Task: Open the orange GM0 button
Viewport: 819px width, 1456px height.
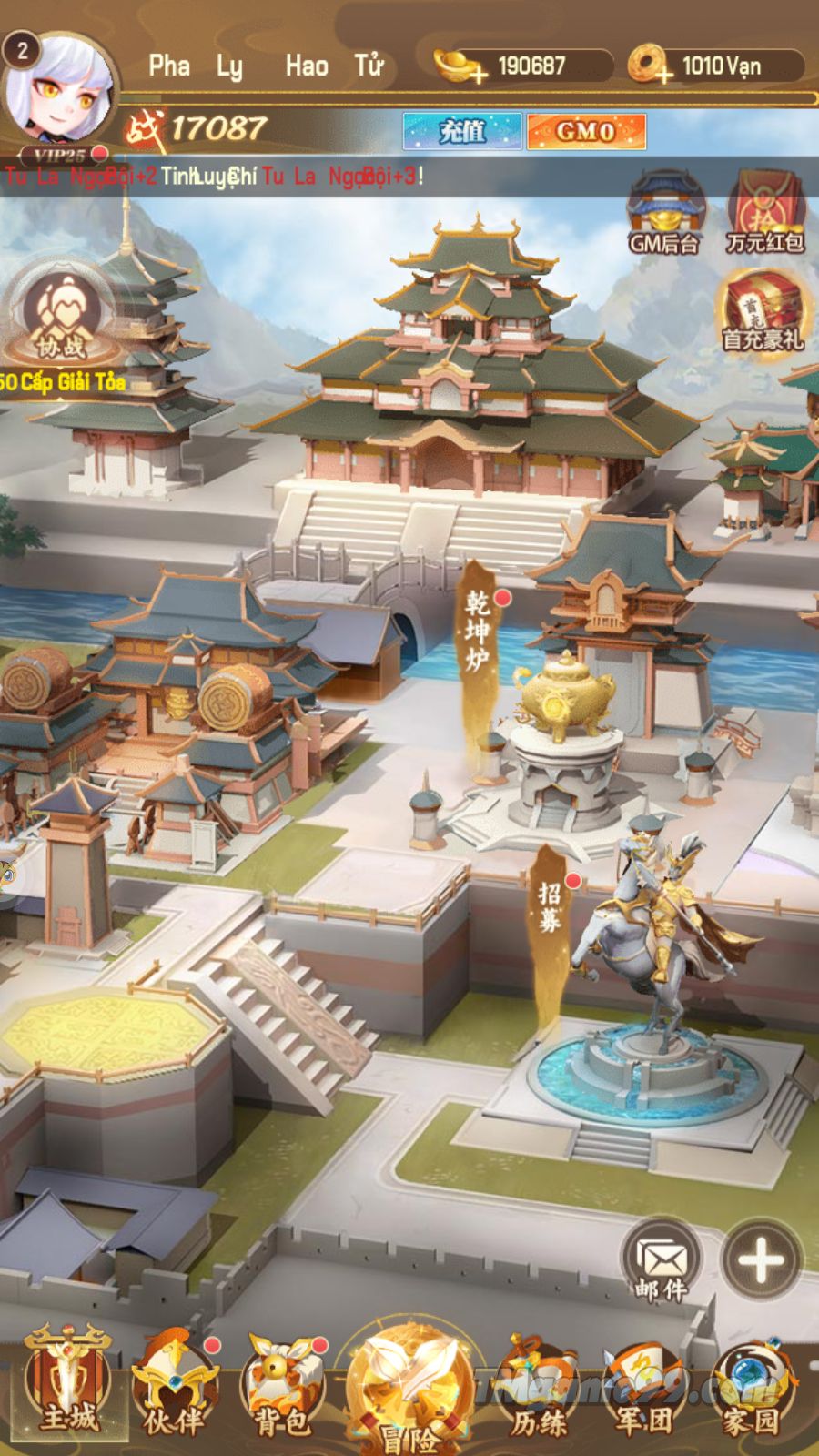Action: 586,131
